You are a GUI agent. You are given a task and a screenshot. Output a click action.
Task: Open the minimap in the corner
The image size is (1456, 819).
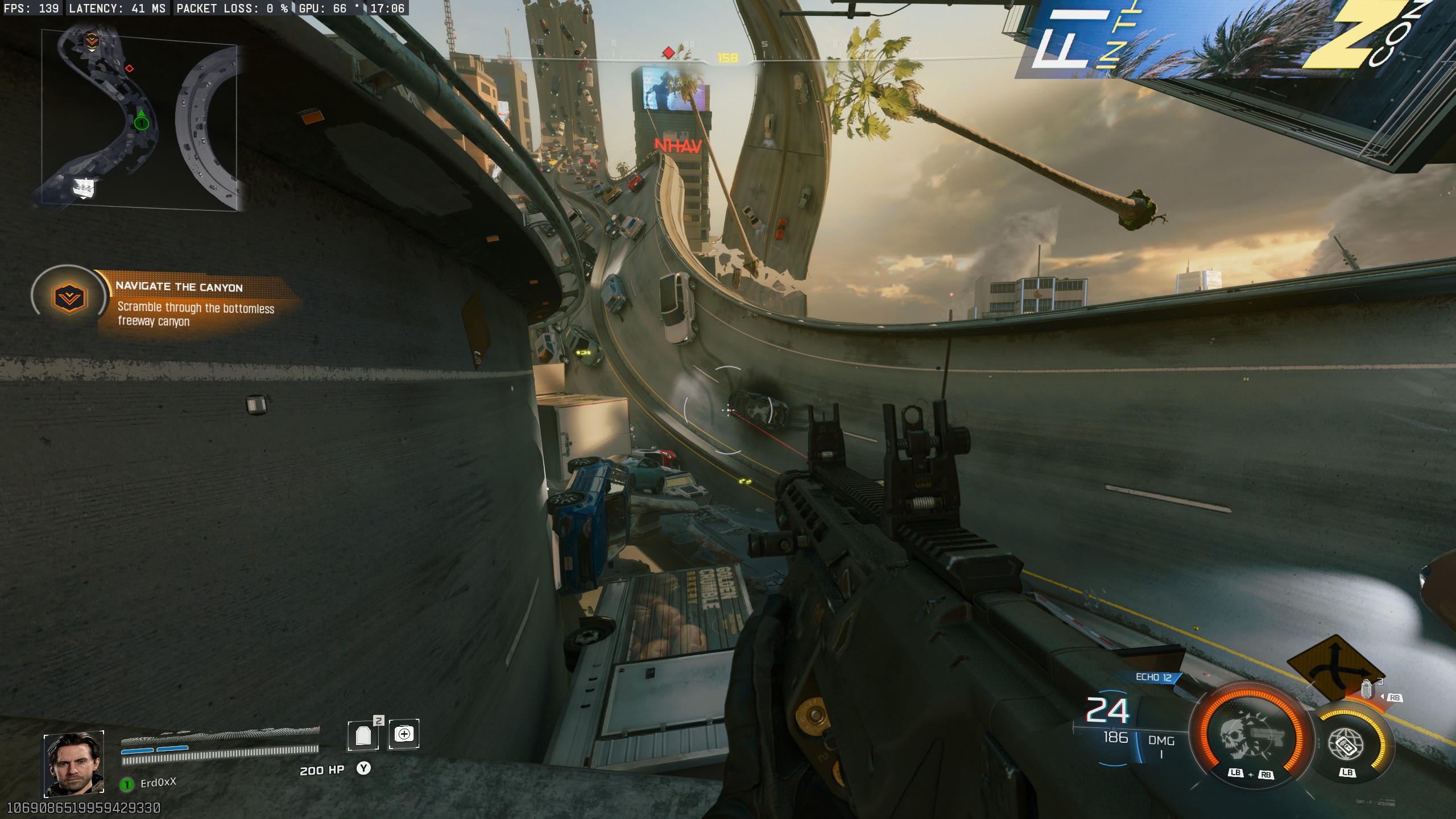point(139,121)
